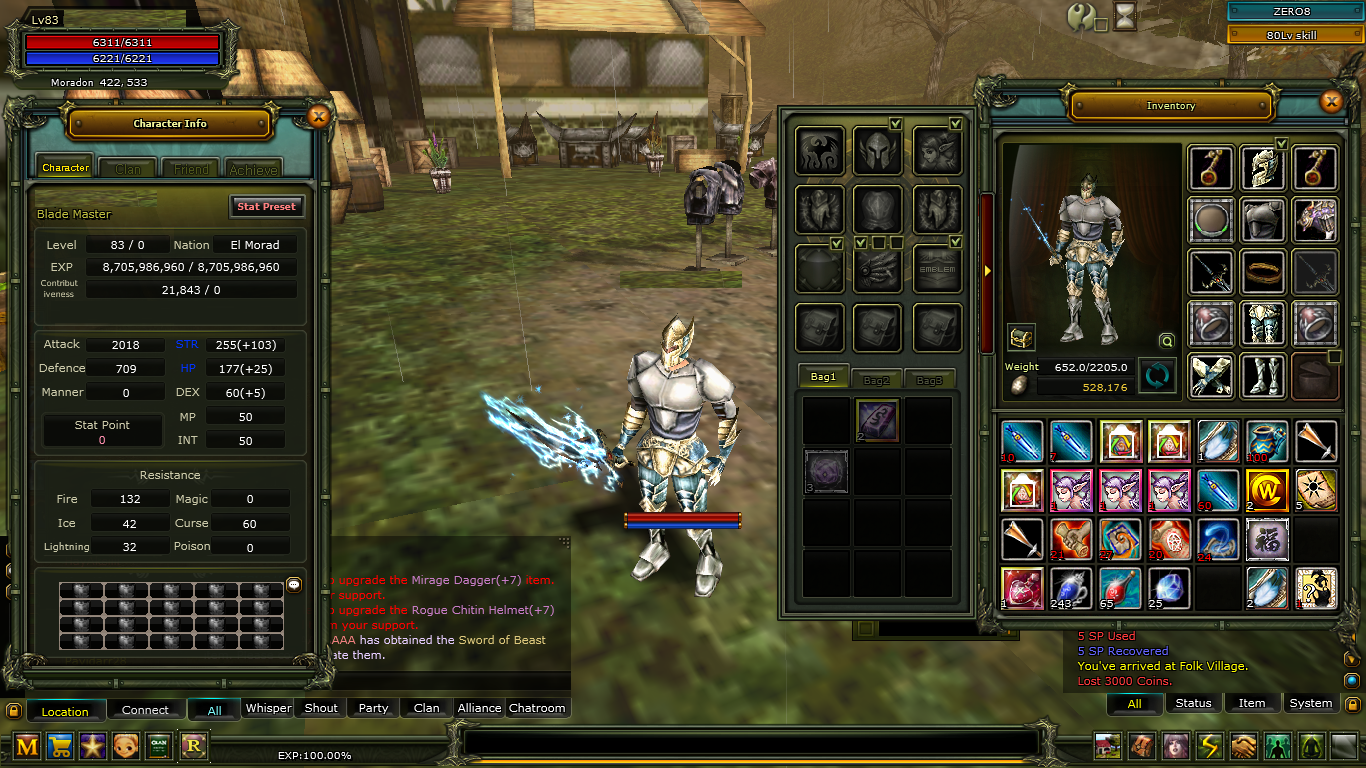
Task: Select the Bag3 tab
Action: [x=929, y=379]
